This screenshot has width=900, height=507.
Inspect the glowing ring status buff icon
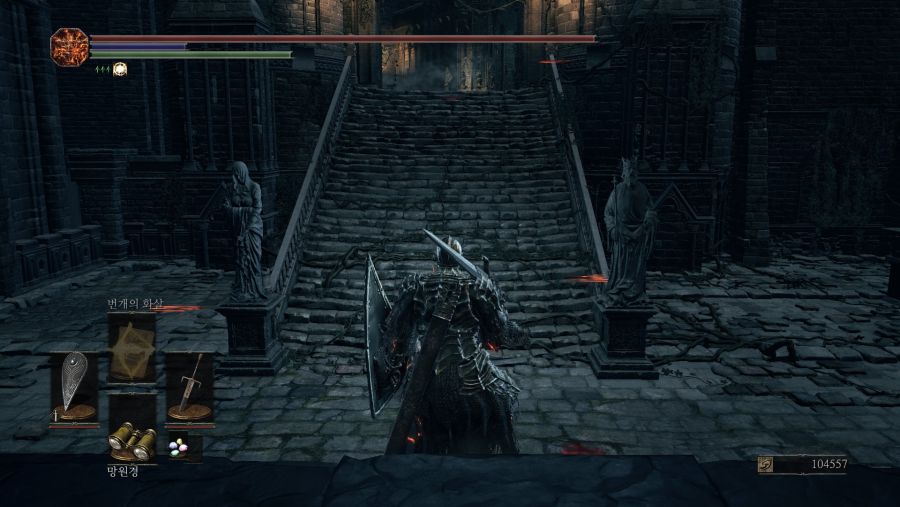click(x=120, y=69)
